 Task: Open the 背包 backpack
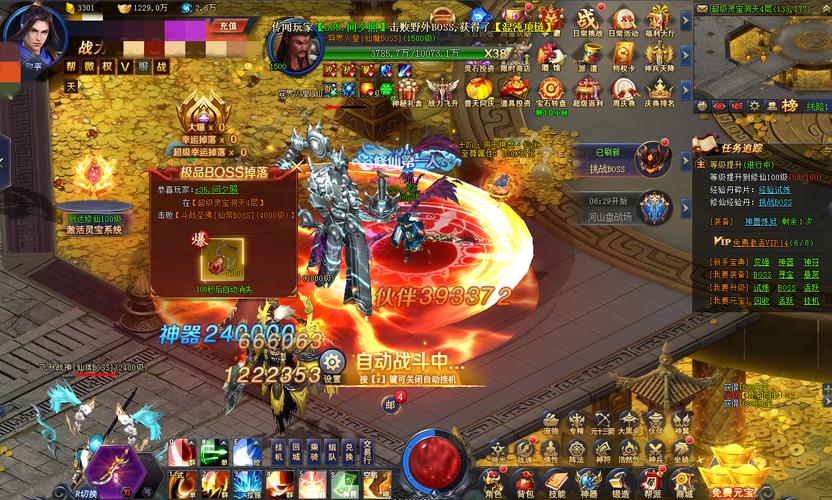click(526, 480)
